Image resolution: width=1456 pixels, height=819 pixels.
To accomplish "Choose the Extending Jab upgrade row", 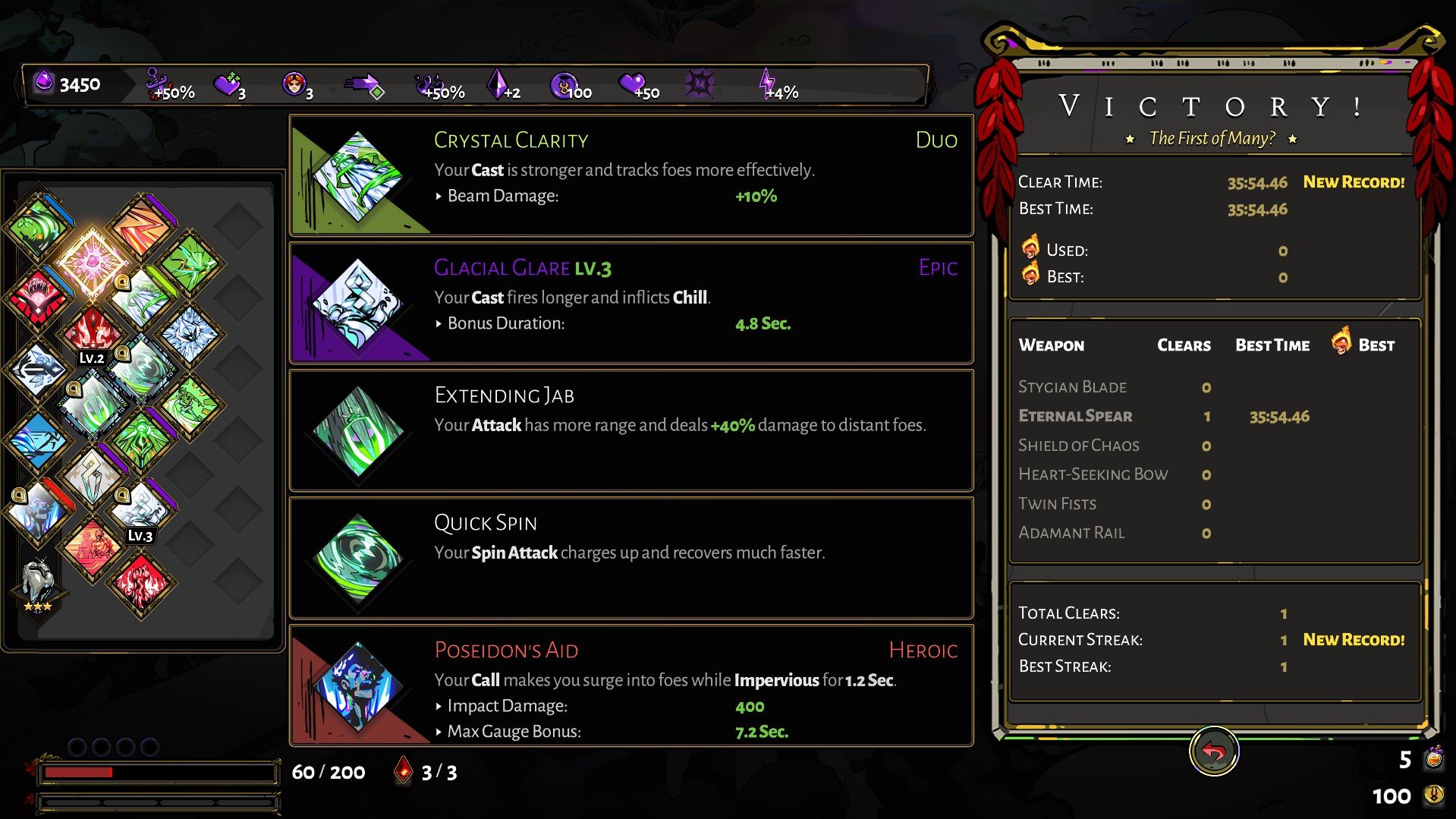I will [631, 430].
